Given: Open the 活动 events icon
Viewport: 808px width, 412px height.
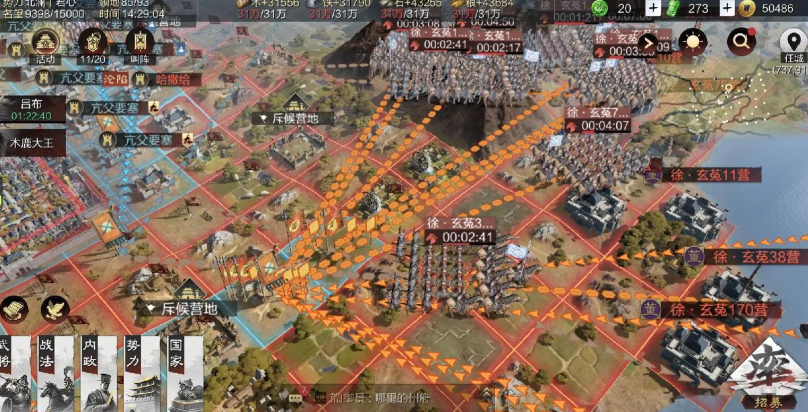Looking at the screenshot, I should pyautogui.click(x=45, y=44).
